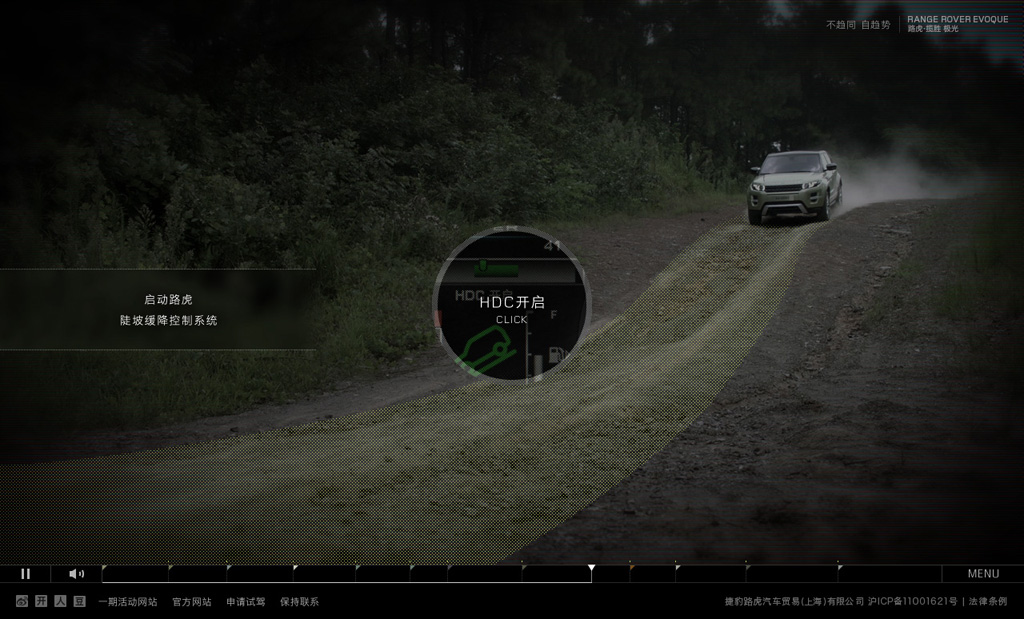The width and height of the screenshot is (1024, 619).
Task: Open the MENU button
Action: coord(983,574)
